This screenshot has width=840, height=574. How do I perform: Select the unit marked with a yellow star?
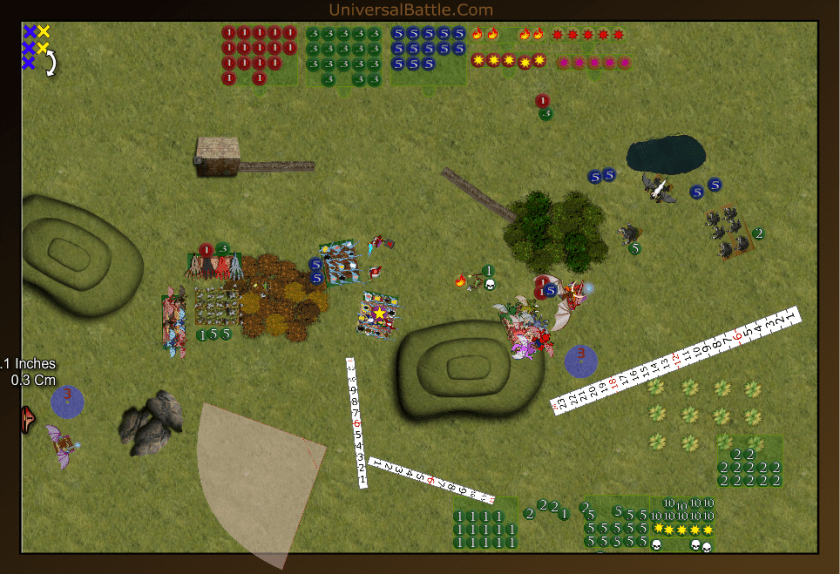(x=380, y=315)
